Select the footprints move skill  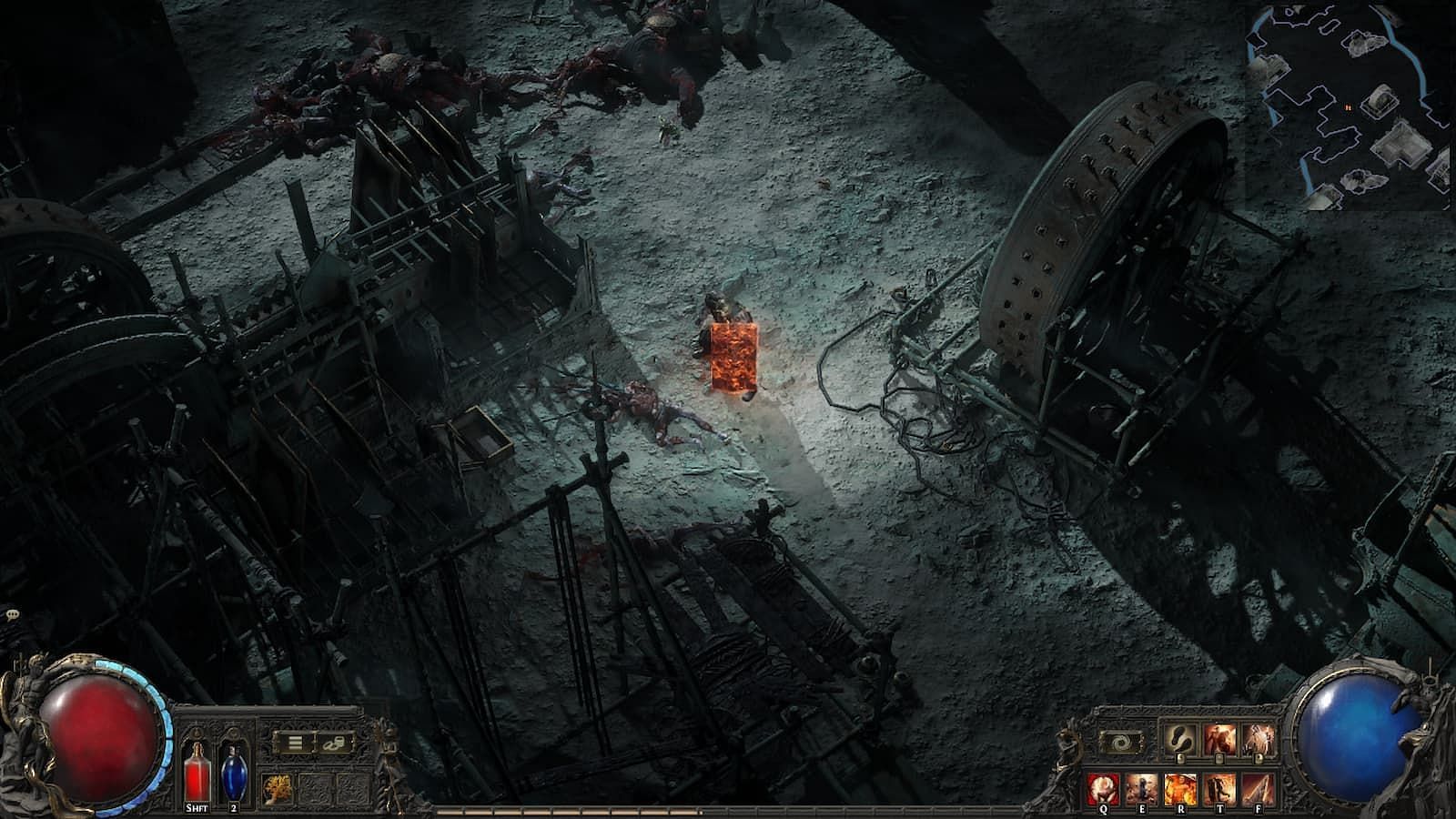1178,739
